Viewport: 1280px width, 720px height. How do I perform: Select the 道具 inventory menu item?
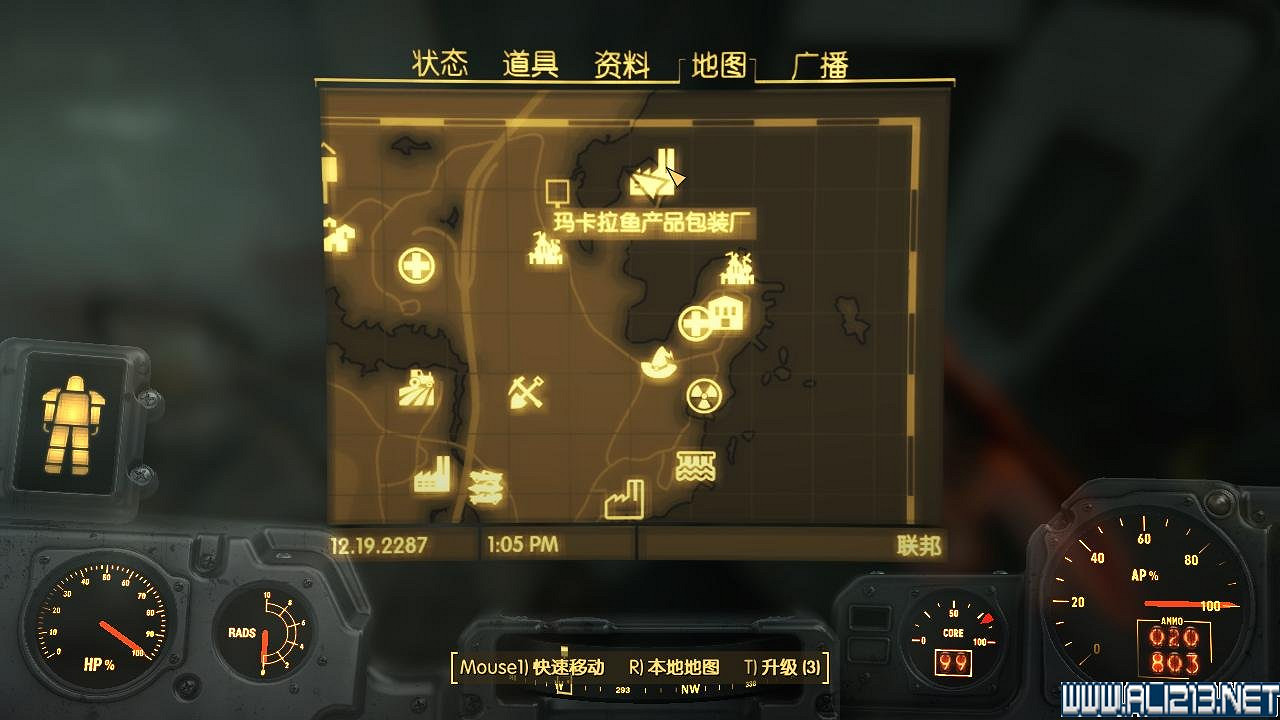pos(528,62)
